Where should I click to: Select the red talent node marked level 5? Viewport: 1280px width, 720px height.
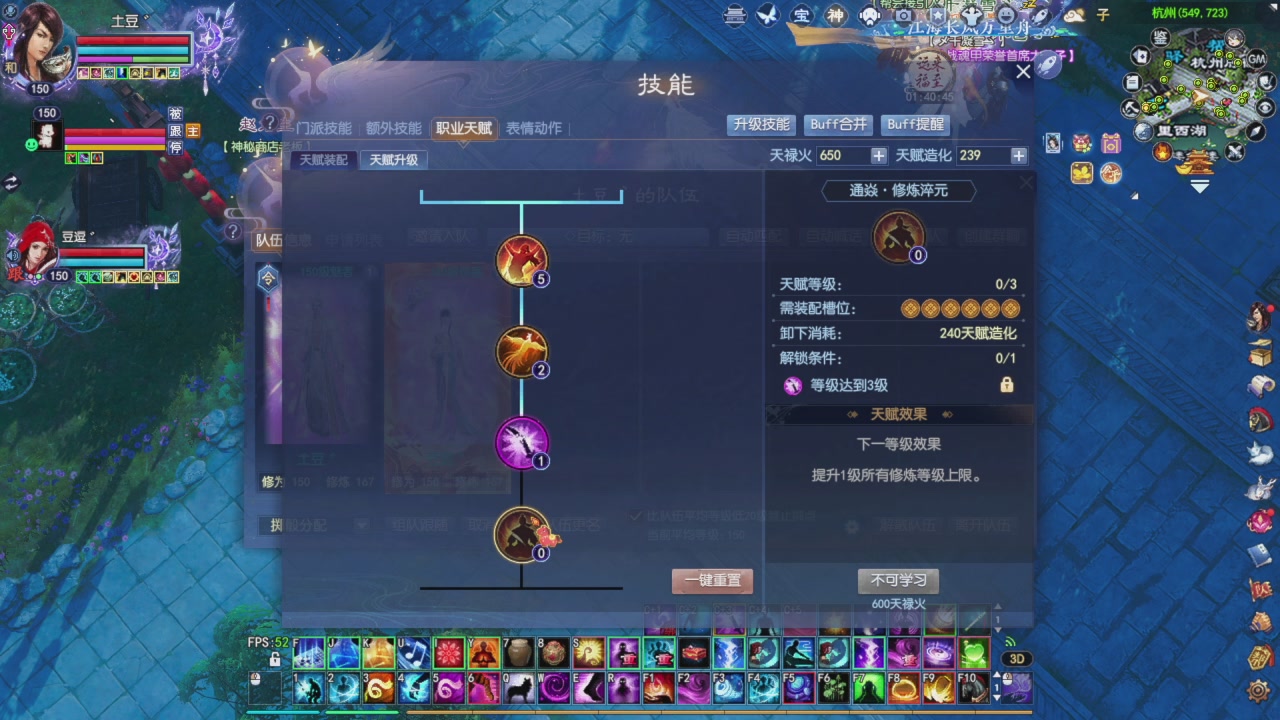(x=521, y=262)
